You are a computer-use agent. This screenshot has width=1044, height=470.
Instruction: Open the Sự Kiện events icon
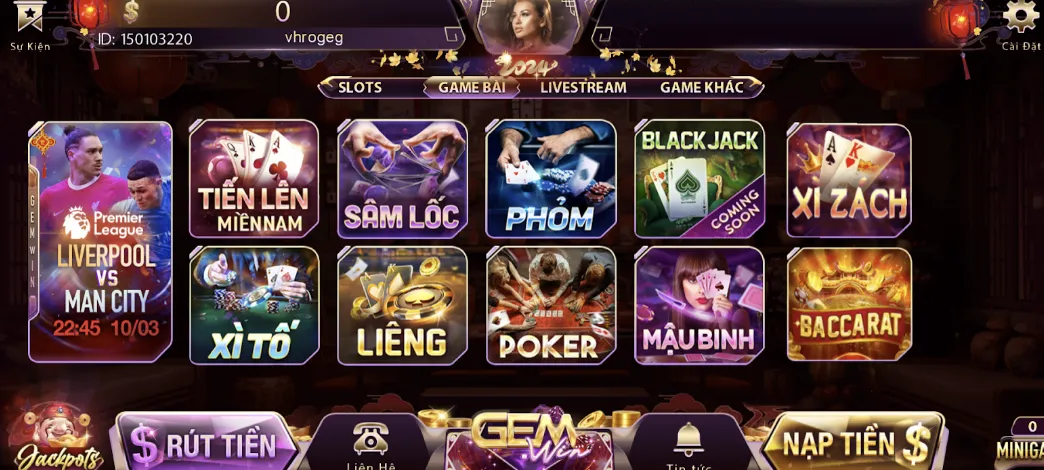click(x=30, y=22)
